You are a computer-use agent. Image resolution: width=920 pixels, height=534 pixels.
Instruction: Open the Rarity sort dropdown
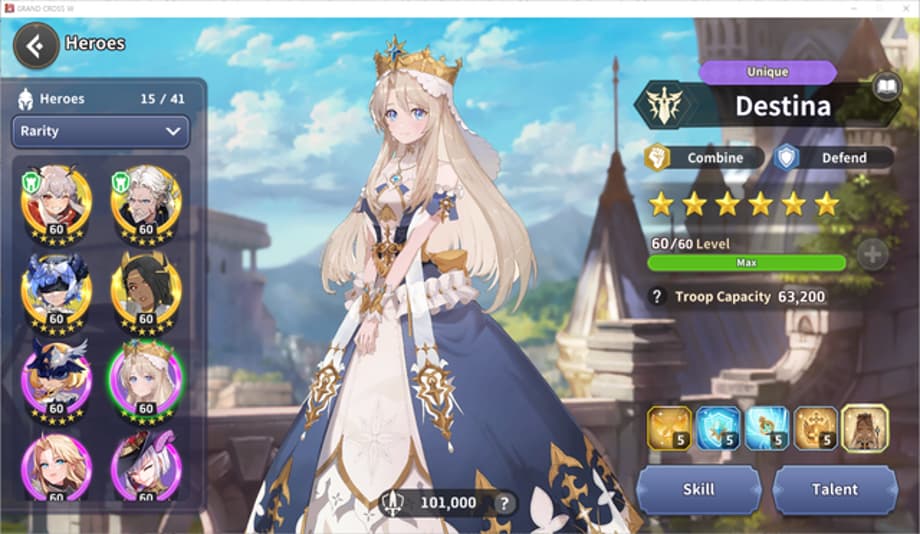(x=100, y=131)
